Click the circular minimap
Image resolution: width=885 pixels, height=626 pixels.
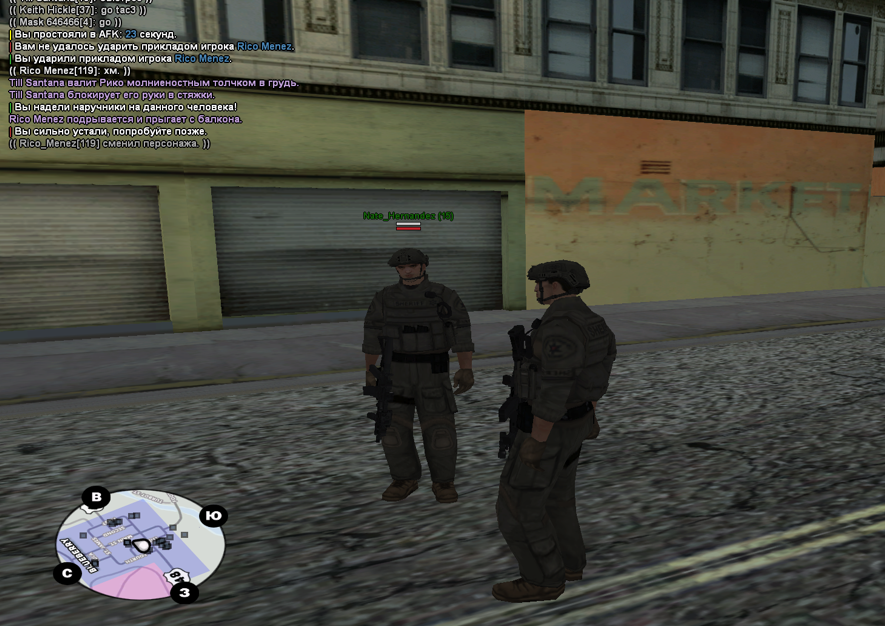[140, 545]
